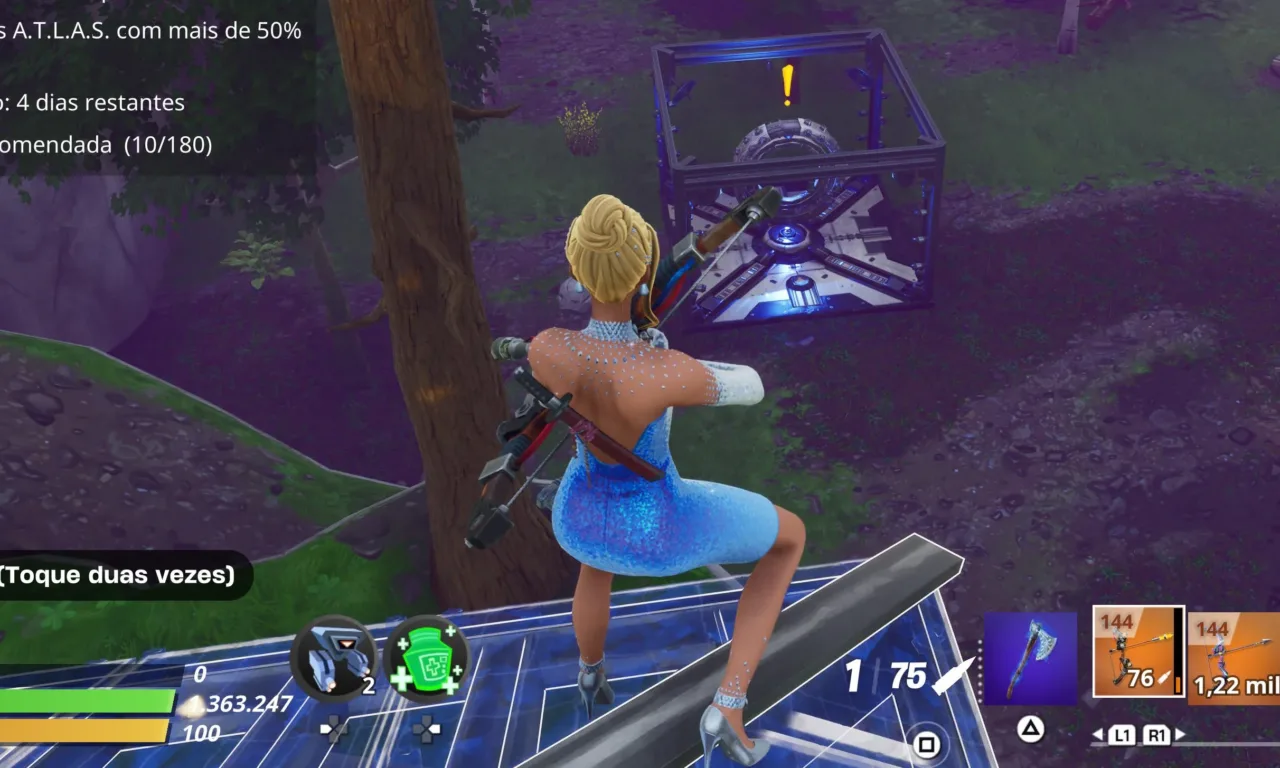Open the A.T.L.A.S. mission objective text

tap(150, 30)
